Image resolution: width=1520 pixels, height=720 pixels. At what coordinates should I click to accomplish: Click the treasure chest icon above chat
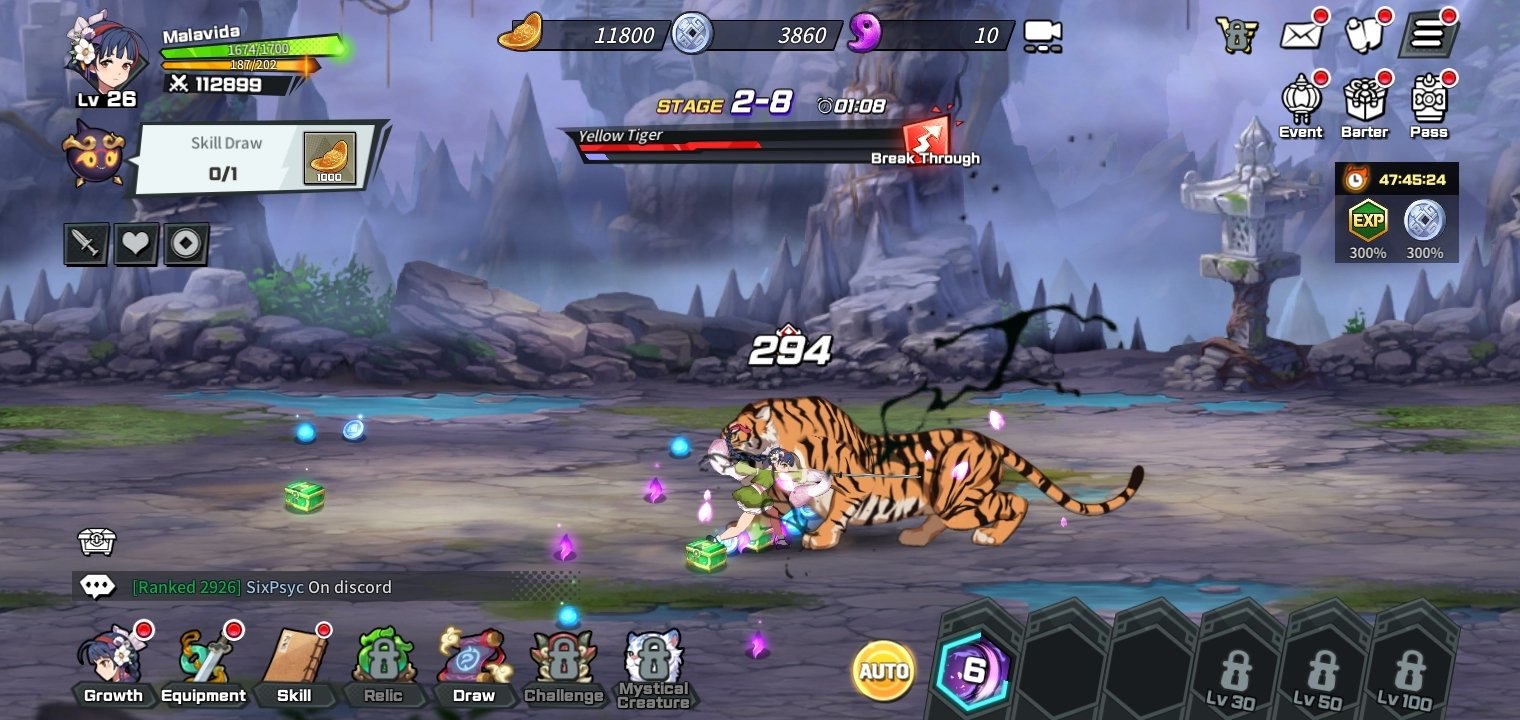coord(97,541)
